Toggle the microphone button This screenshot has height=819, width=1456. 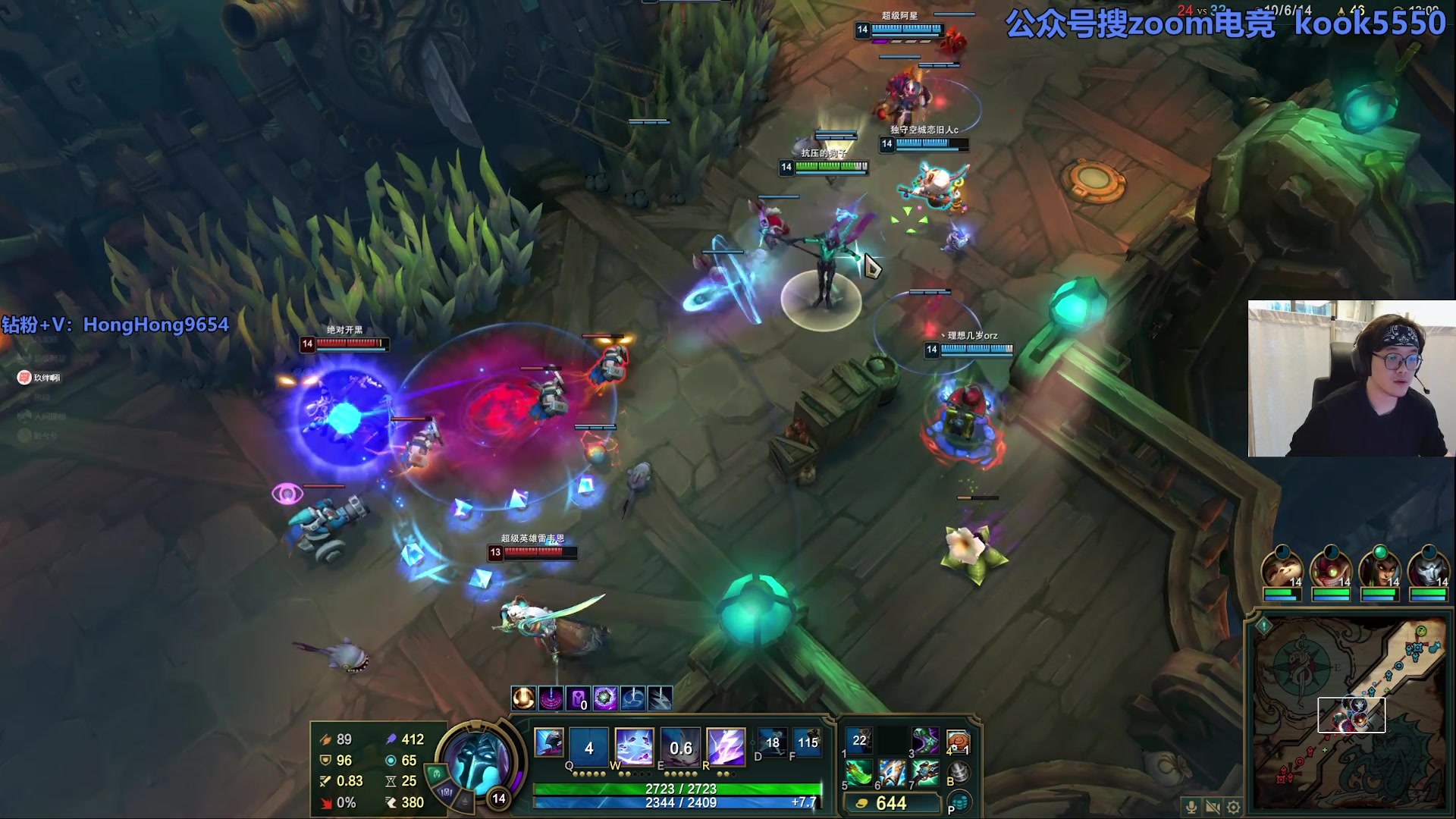1191,807
